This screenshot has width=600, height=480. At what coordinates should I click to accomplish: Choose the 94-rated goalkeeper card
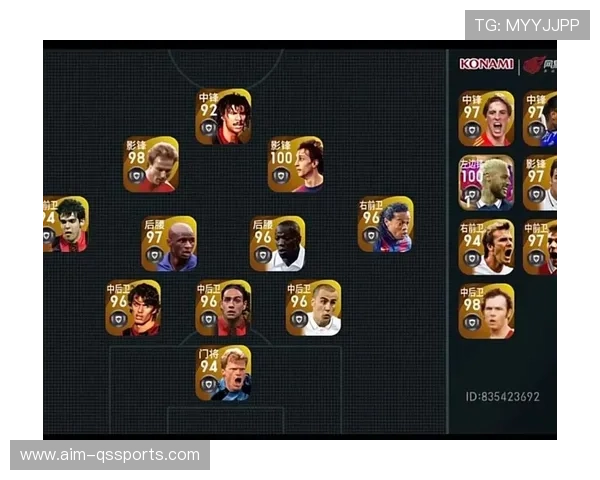[x=223, y=373]
